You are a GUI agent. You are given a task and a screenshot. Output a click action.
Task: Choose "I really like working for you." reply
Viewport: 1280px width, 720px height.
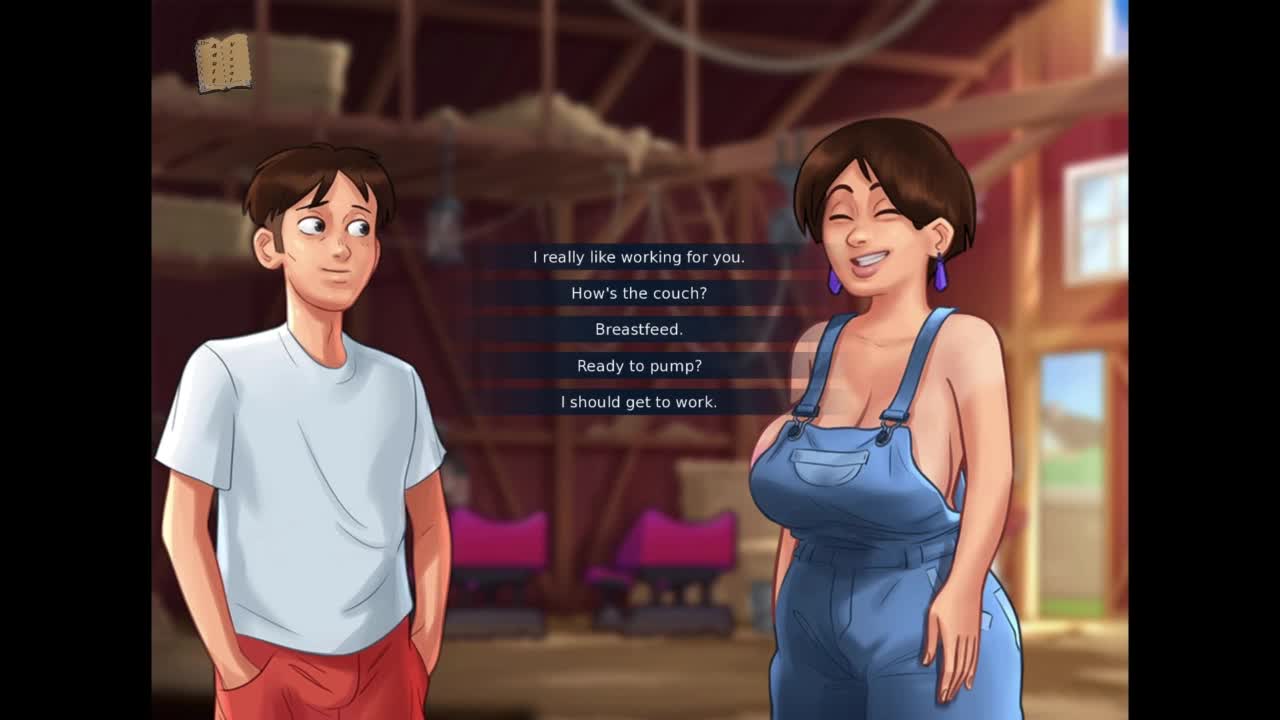click(x=639, y=257)
